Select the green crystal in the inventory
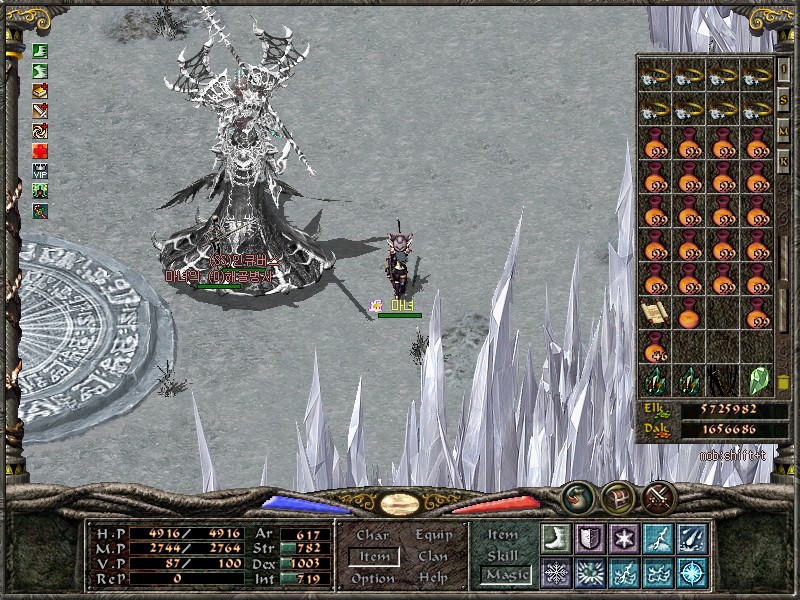Viewport: 800px width, 600px height. point(757,381)
